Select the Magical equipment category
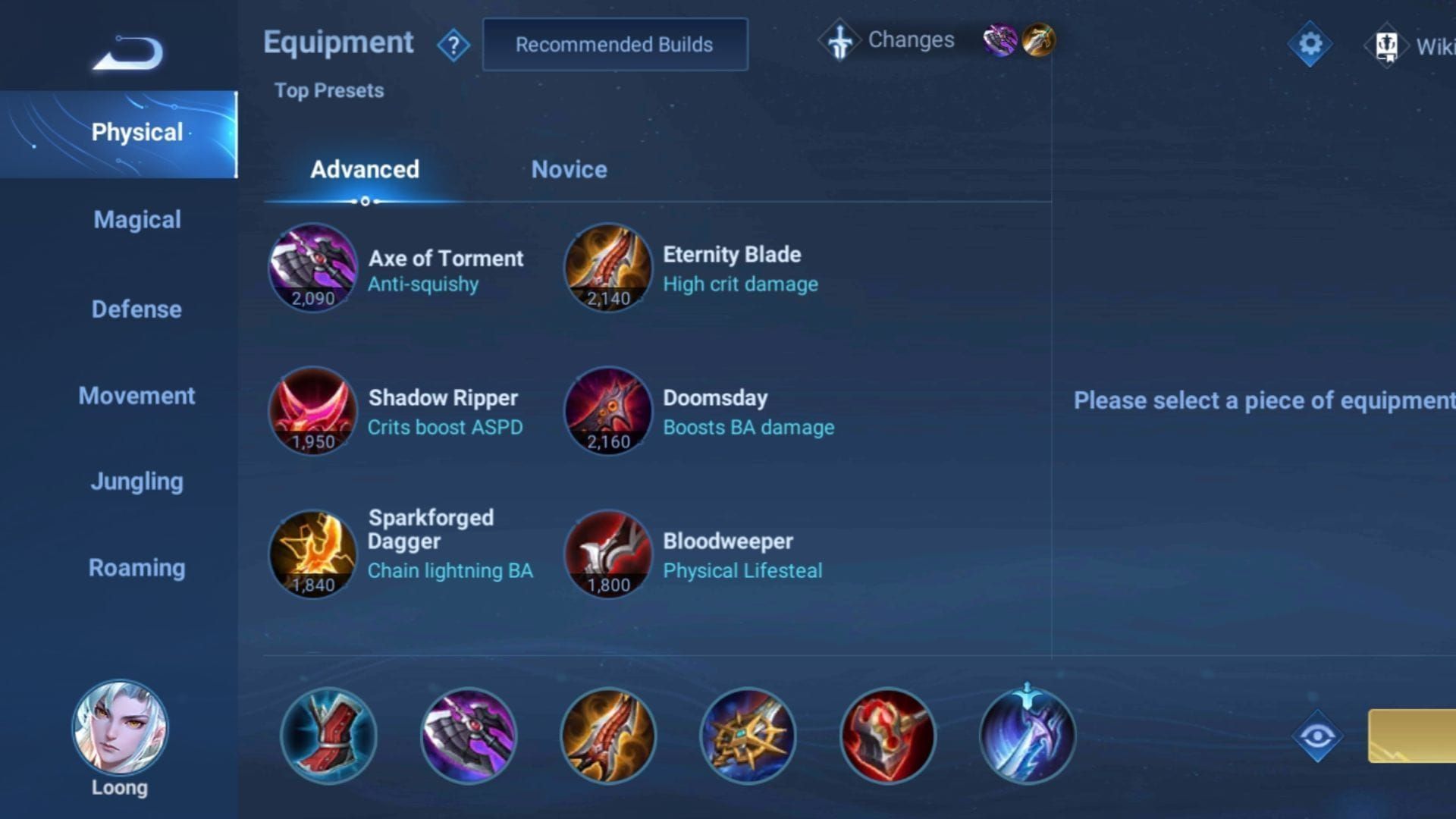This screenshot has height=819, width=1456. pyautogui.click(x=136, y=220)
